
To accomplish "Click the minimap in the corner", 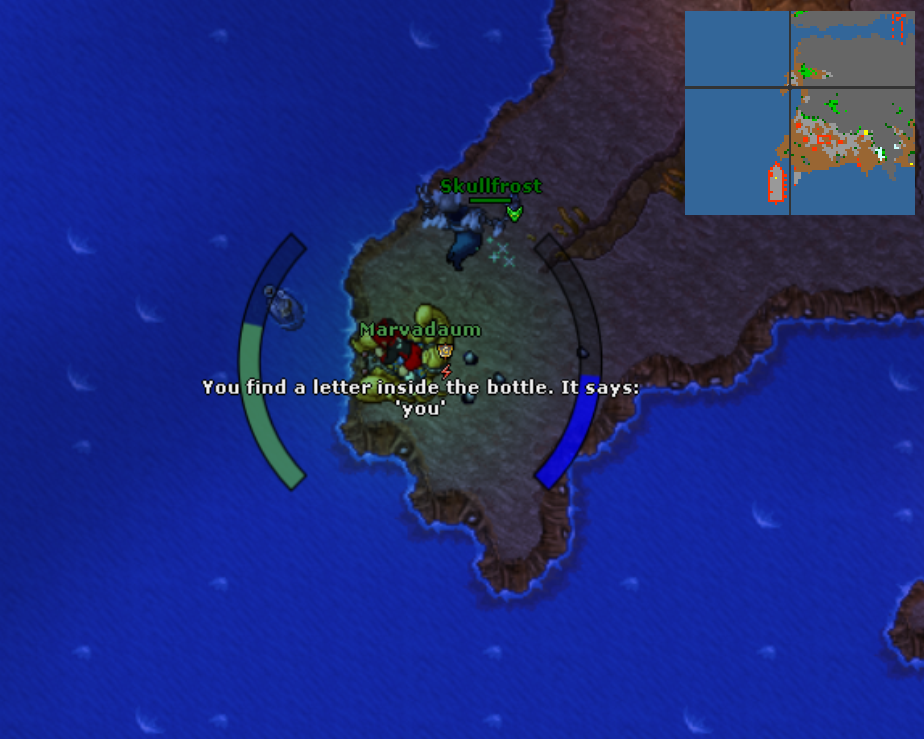I will tap(800, 113).
